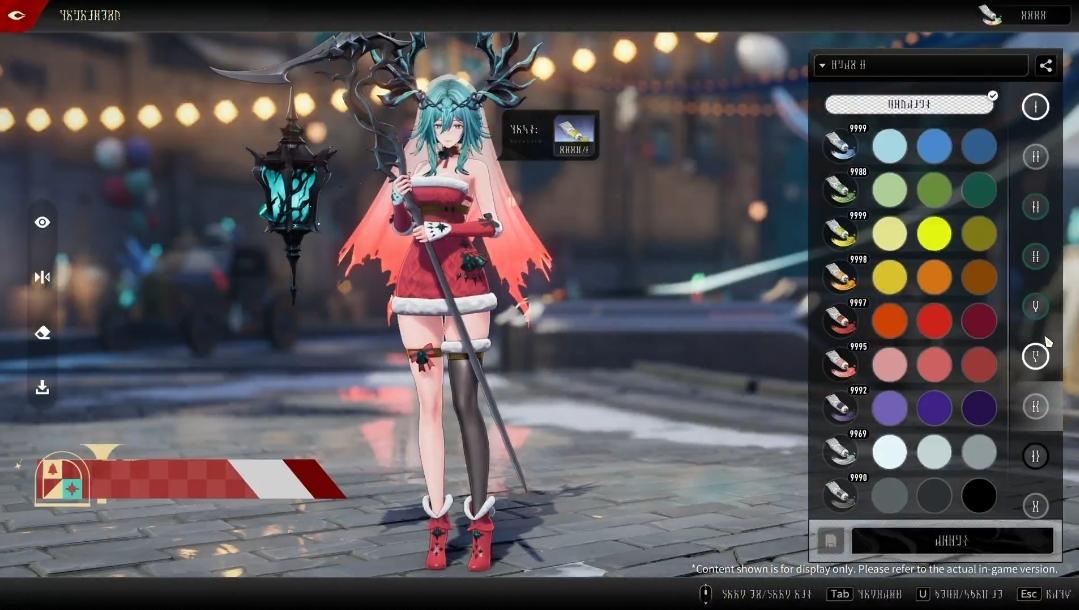
Task: Pick the lavender purple swatch
Action: click(x=889, y=408)
